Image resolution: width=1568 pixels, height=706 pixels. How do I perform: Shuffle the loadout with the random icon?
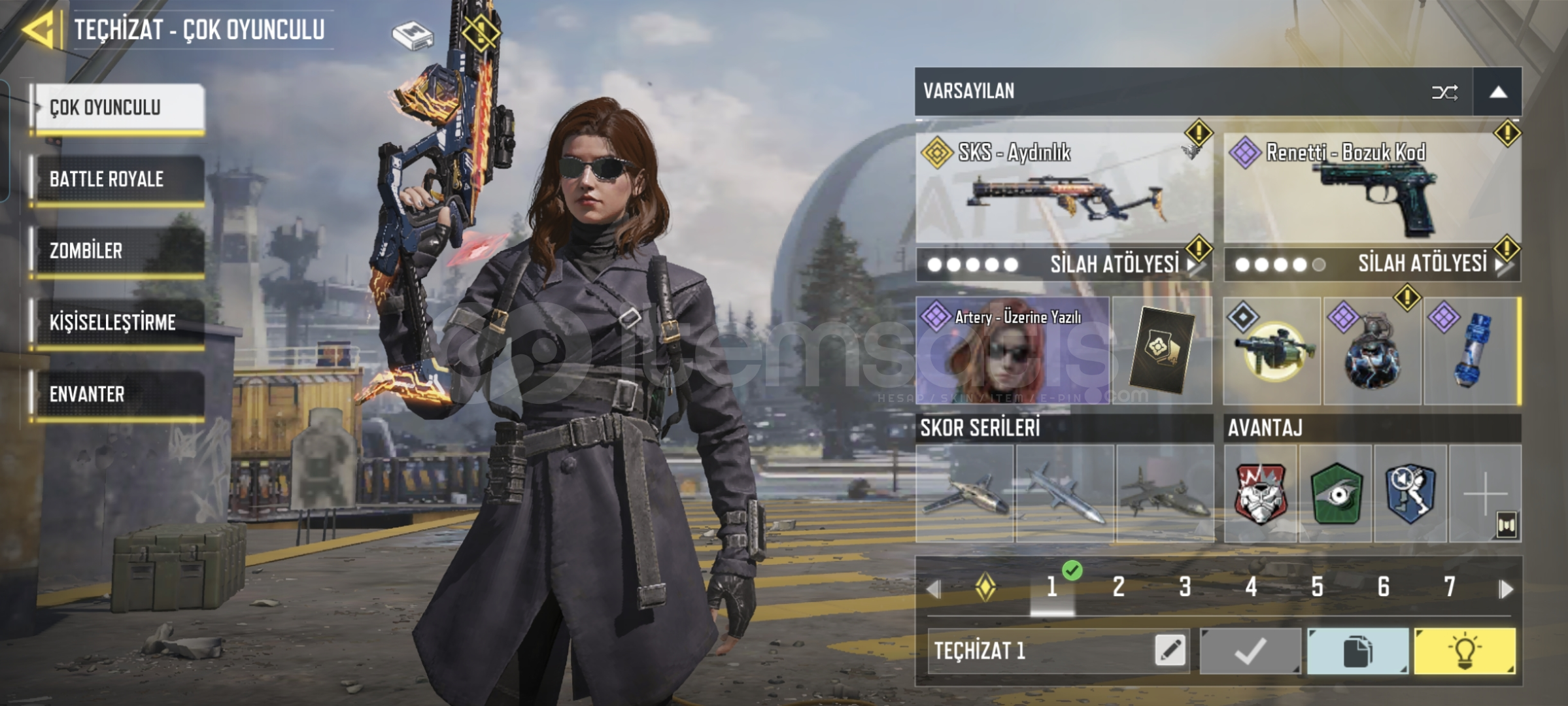[1444, 92]
